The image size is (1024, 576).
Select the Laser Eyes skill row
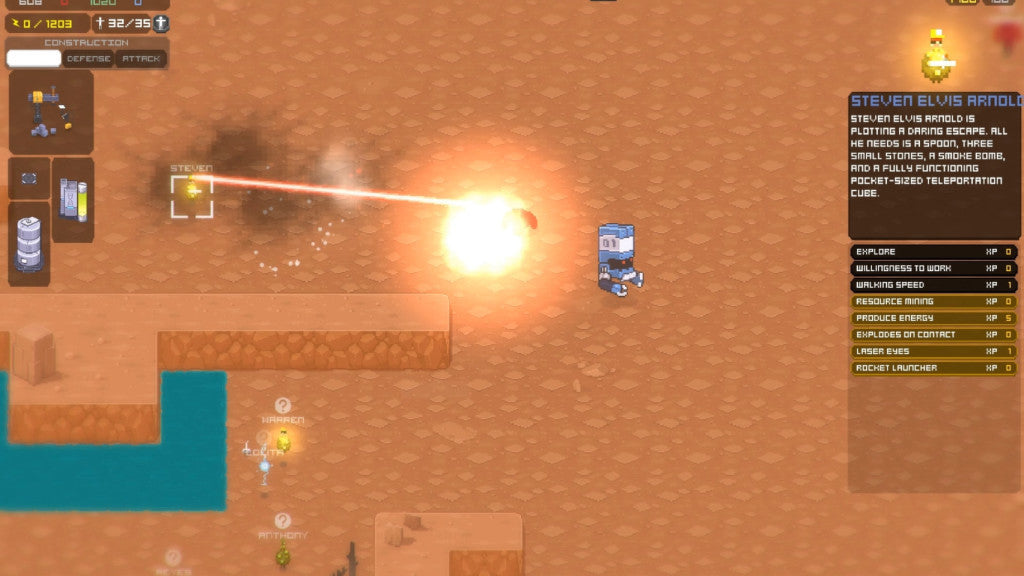pos(933,351)
